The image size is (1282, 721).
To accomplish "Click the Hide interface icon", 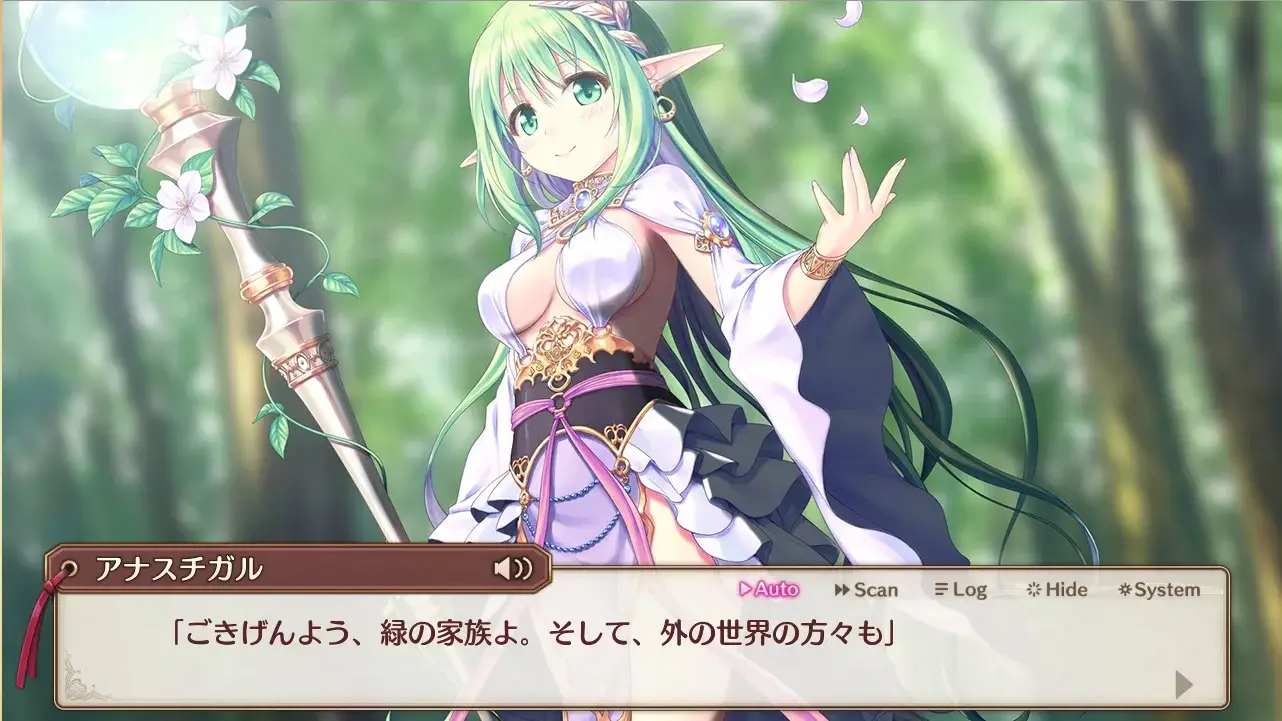I will [x=1031, y=590].
